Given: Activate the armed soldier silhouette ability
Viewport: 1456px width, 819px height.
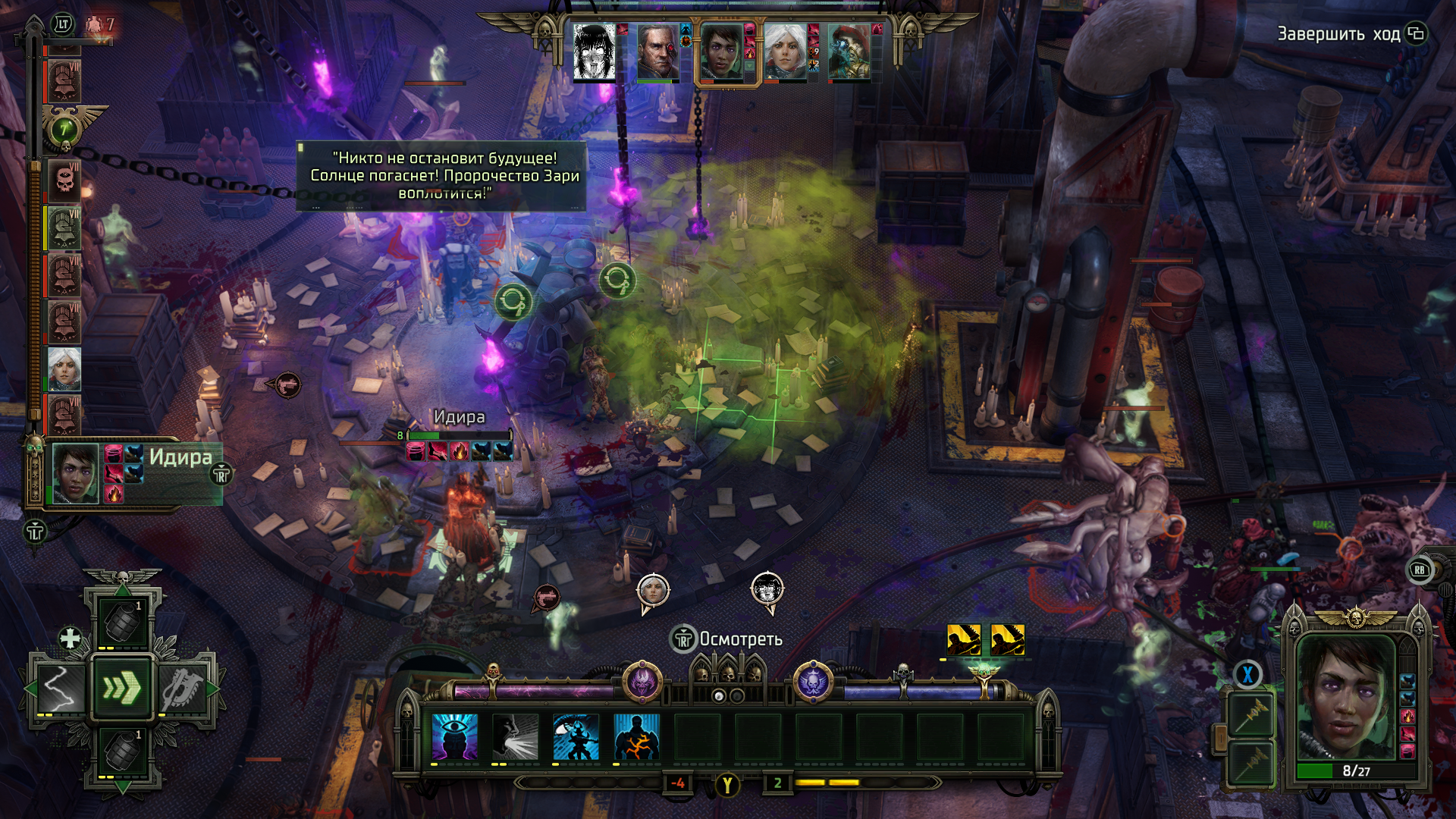Looking at the screenshot, I should tap(576, 736).
